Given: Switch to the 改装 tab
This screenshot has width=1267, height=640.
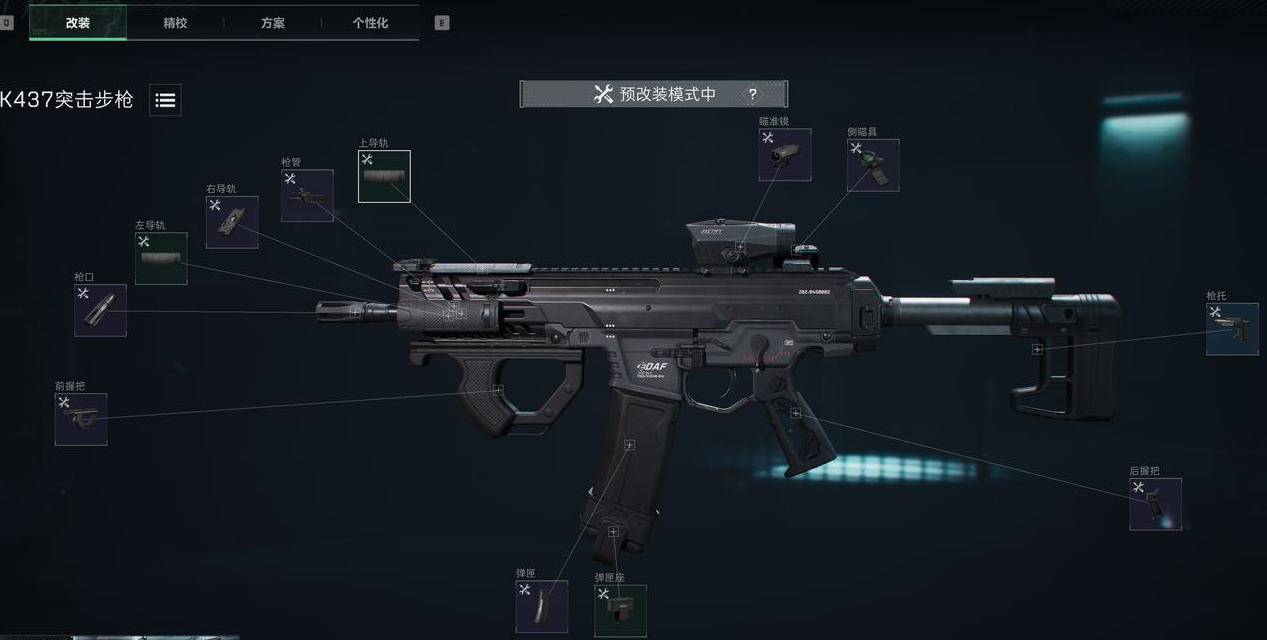Looking at the screenshot, I should click(78, 22).
